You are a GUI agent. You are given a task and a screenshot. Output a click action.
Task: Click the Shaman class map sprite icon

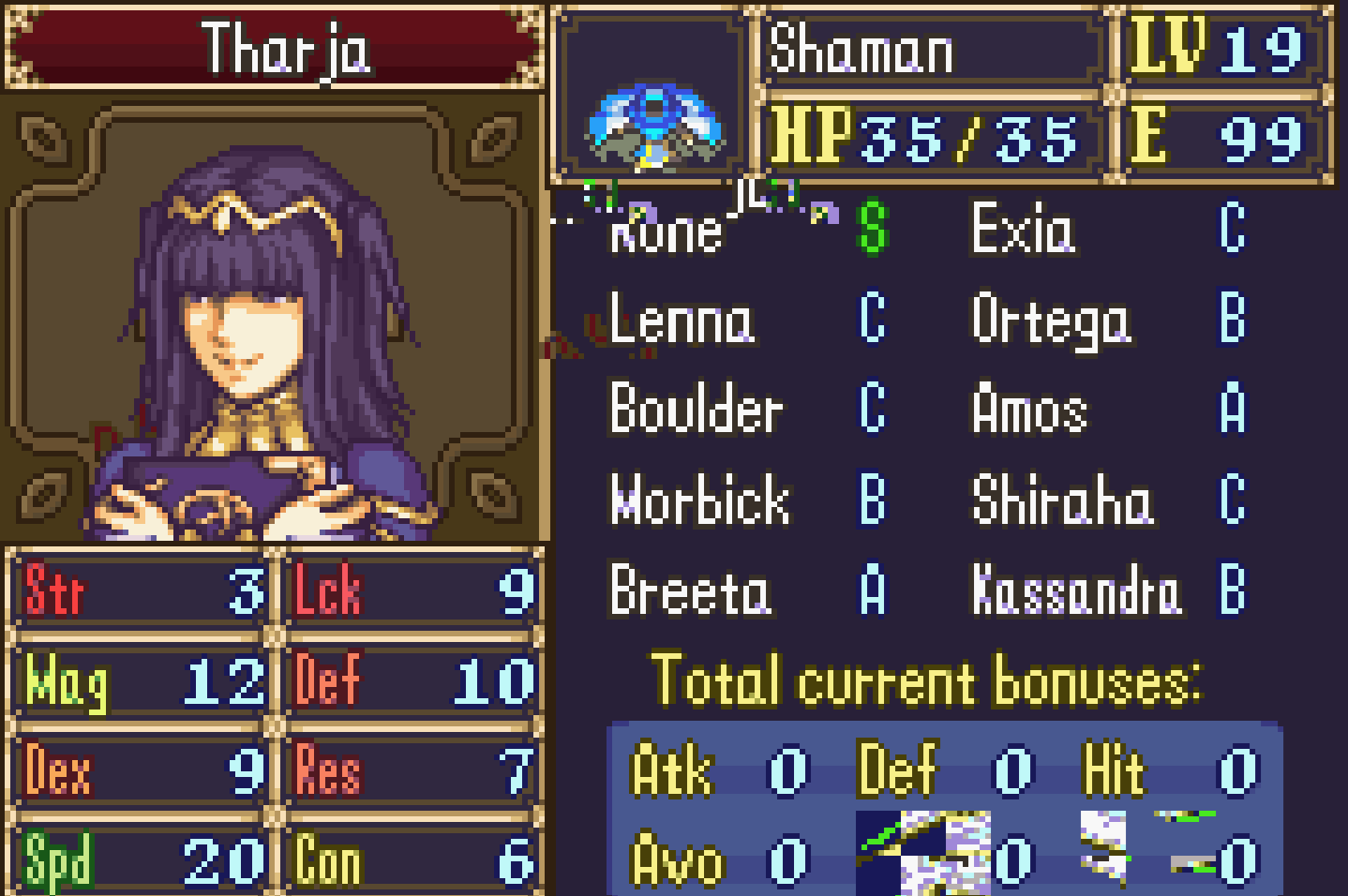(653, 127)
